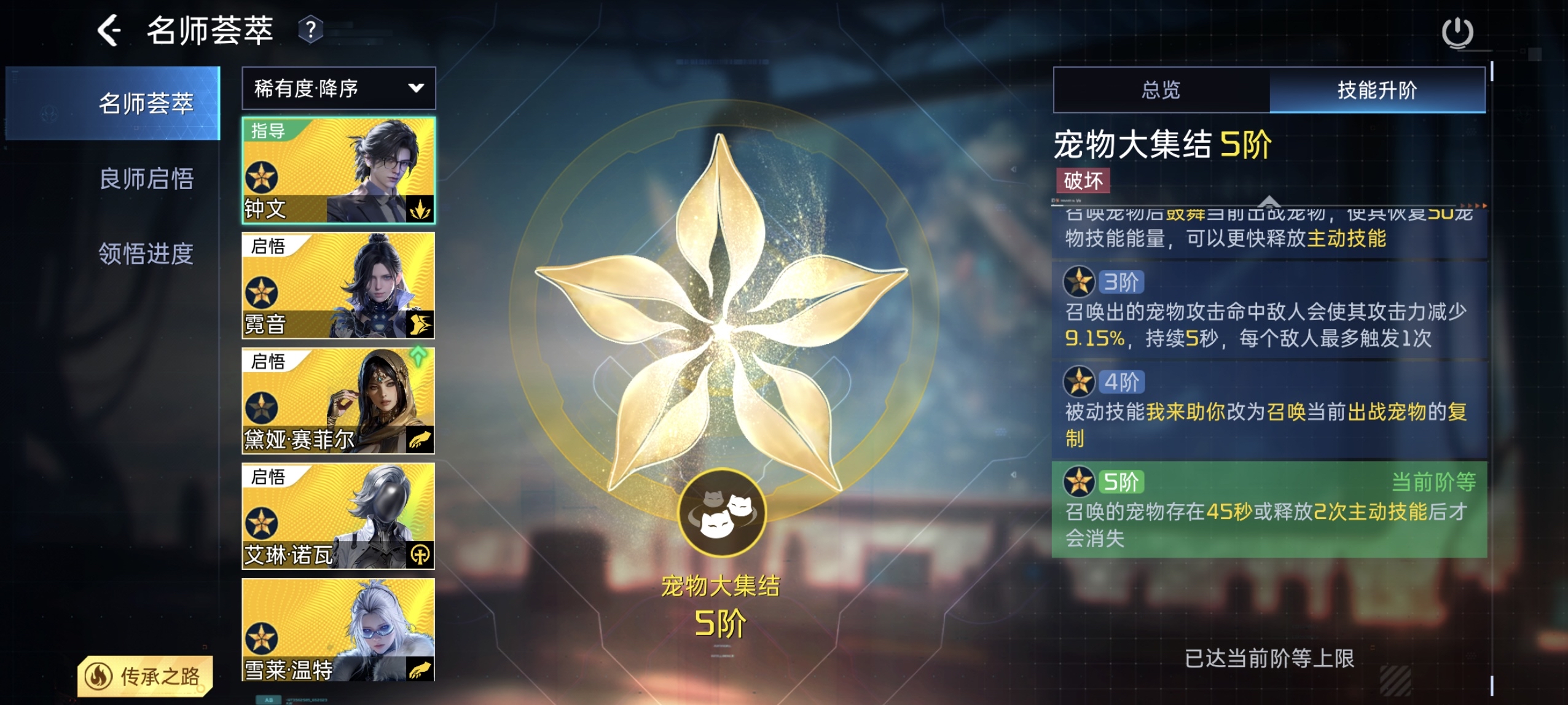Tap the back arrow beside 名师荟萃 title
Viewport: 1568px width, 705px height.
tap(109, 32)
